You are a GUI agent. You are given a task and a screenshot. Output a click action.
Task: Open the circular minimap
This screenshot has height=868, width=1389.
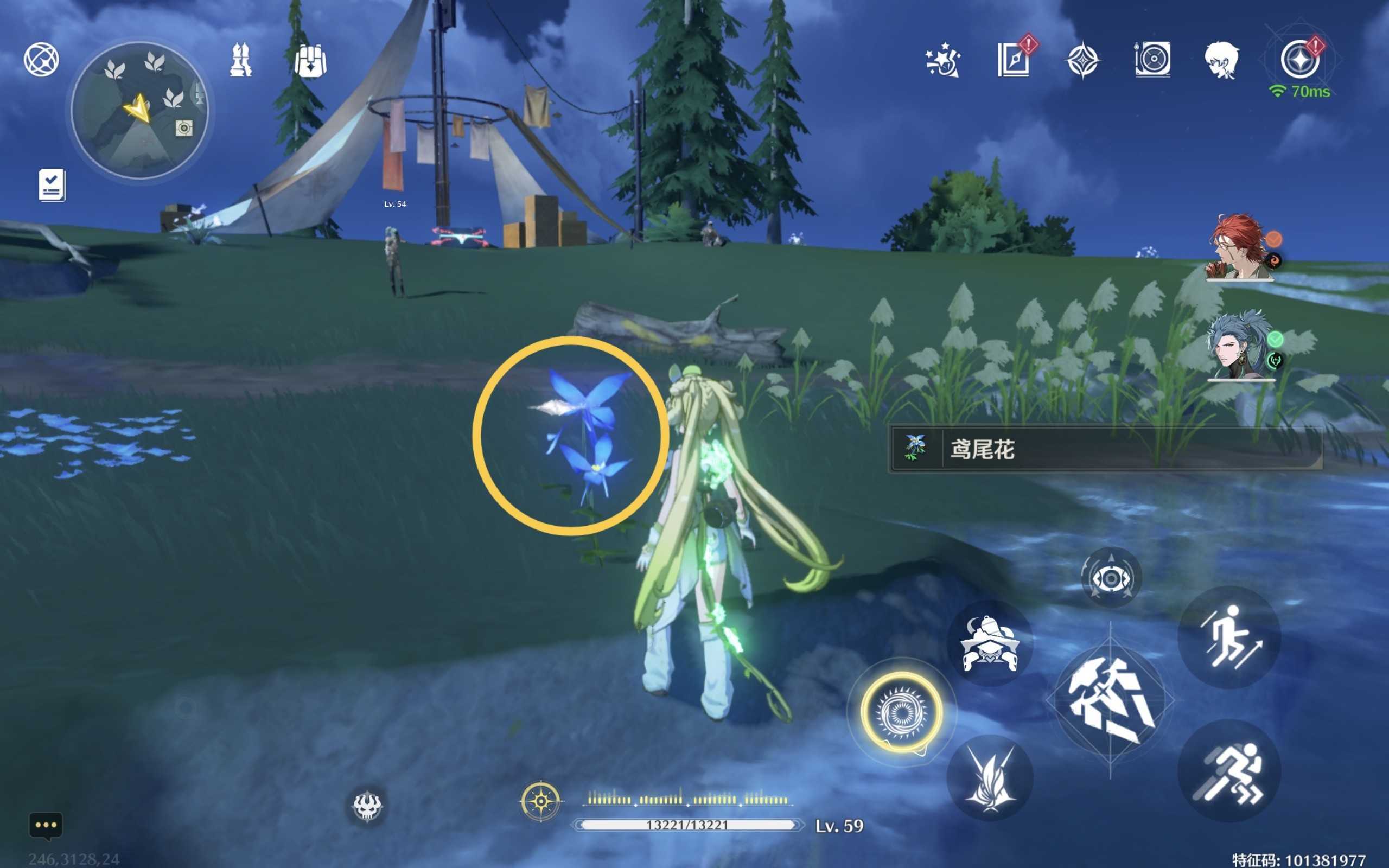point(139,110)
